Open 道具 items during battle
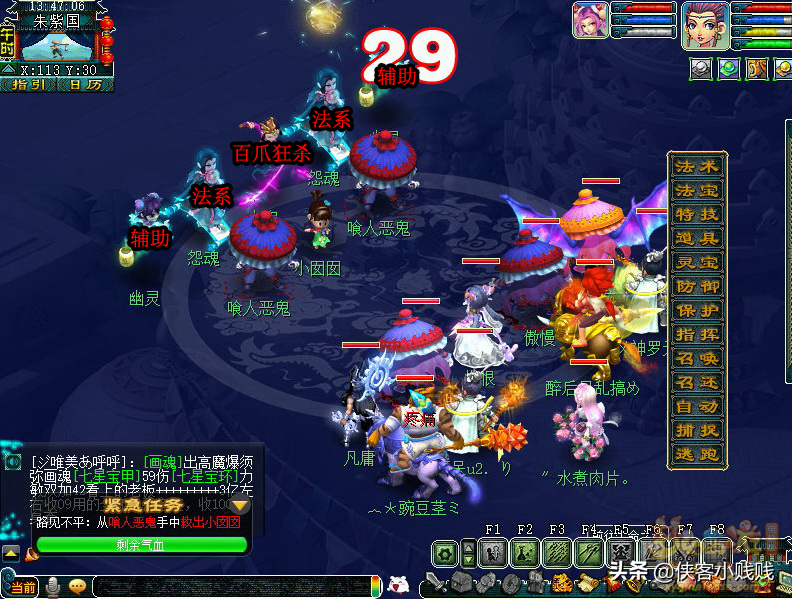The height and width of the screenshot is (599, 792). [697, 239]
